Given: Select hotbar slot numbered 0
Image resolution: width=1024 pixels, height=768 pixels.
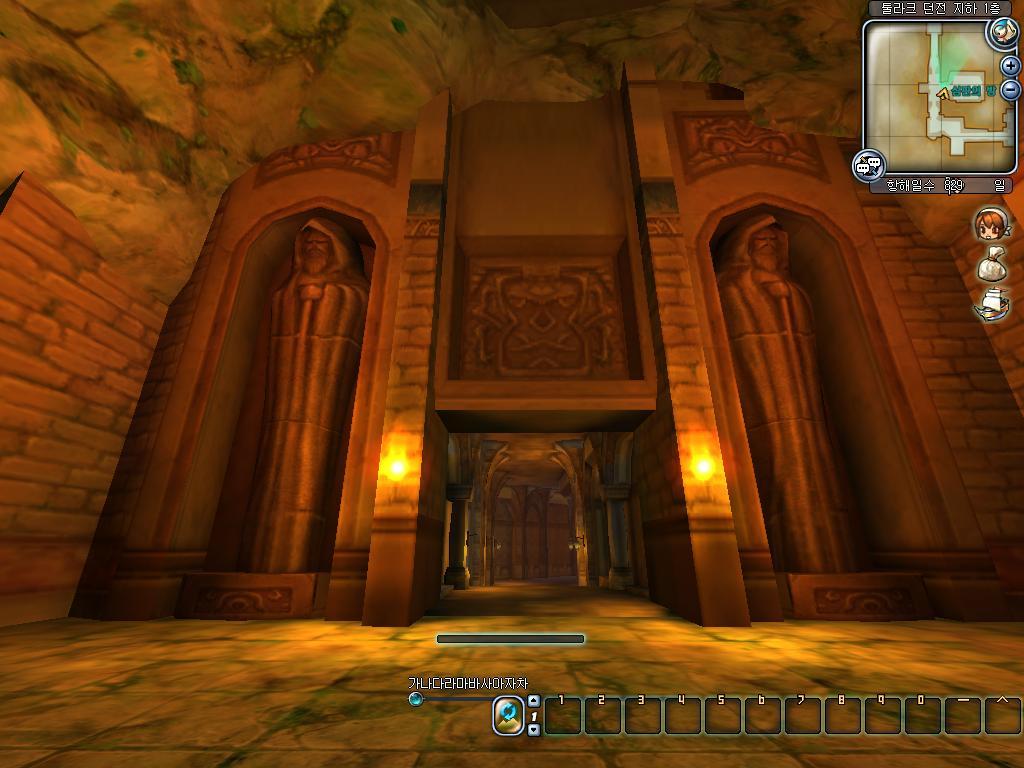Looking at the screenshot, I should pos(923,715).
